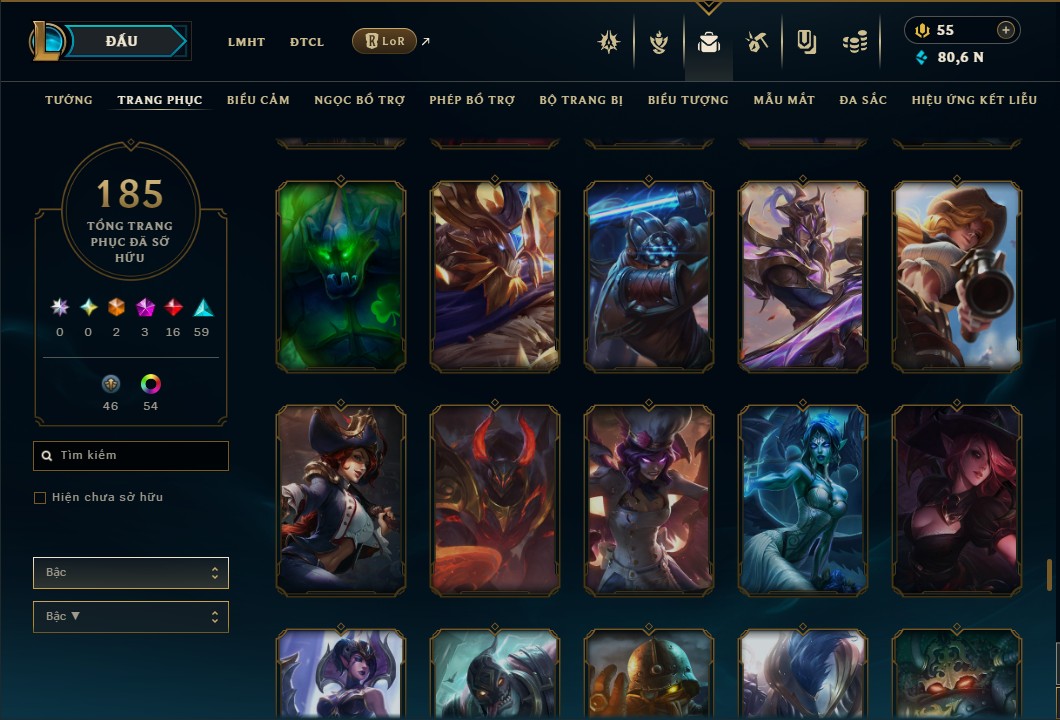This screenshot has height=720, width=1060.
Task: Choose the blonde gunslinger skin card
Action: click(957, 276)
